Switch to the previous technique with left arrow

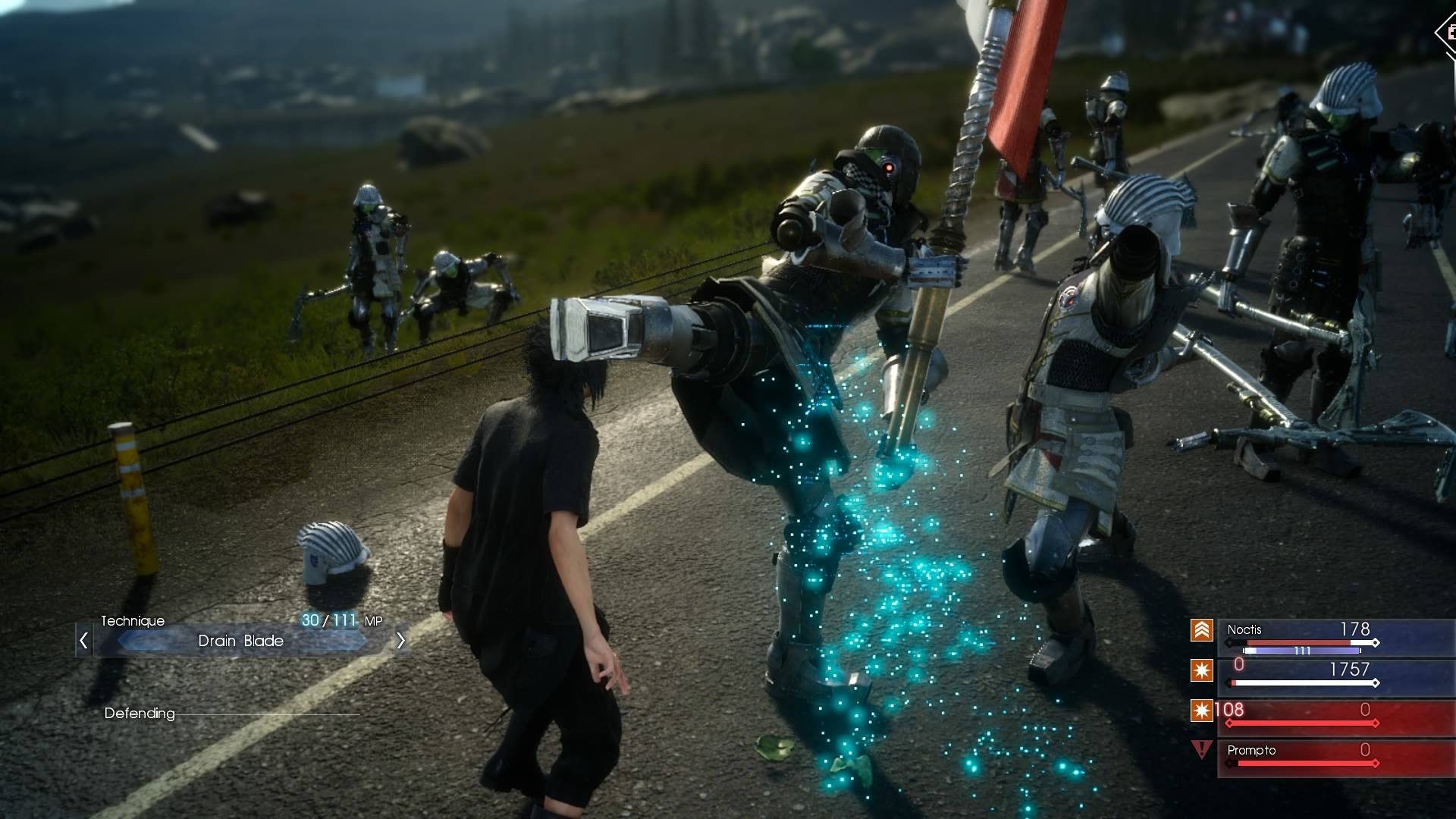click(x=84, y=641)
